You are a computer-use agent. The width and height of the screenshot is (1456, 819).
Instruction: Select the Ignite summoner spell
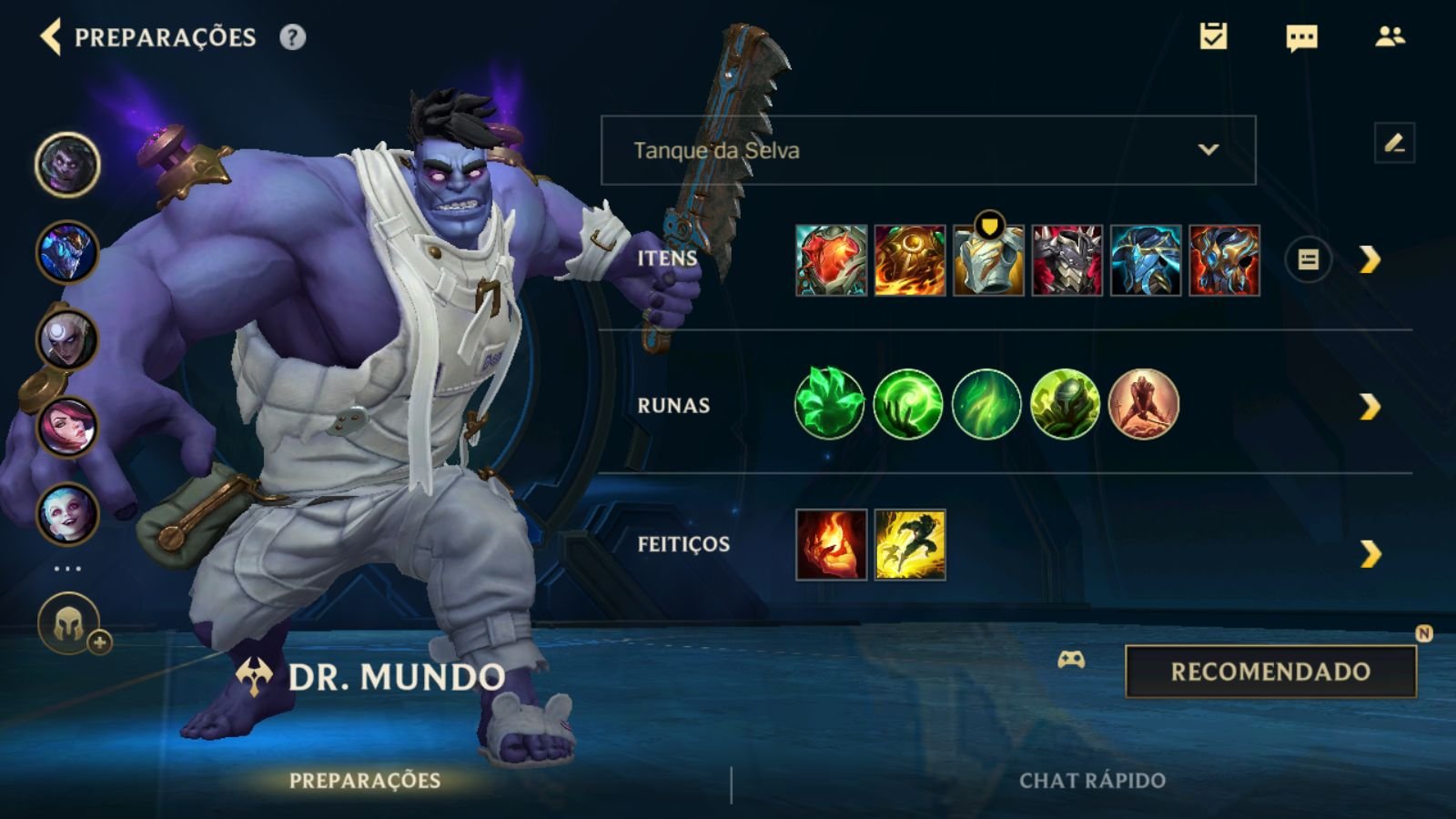click(831, 544)
